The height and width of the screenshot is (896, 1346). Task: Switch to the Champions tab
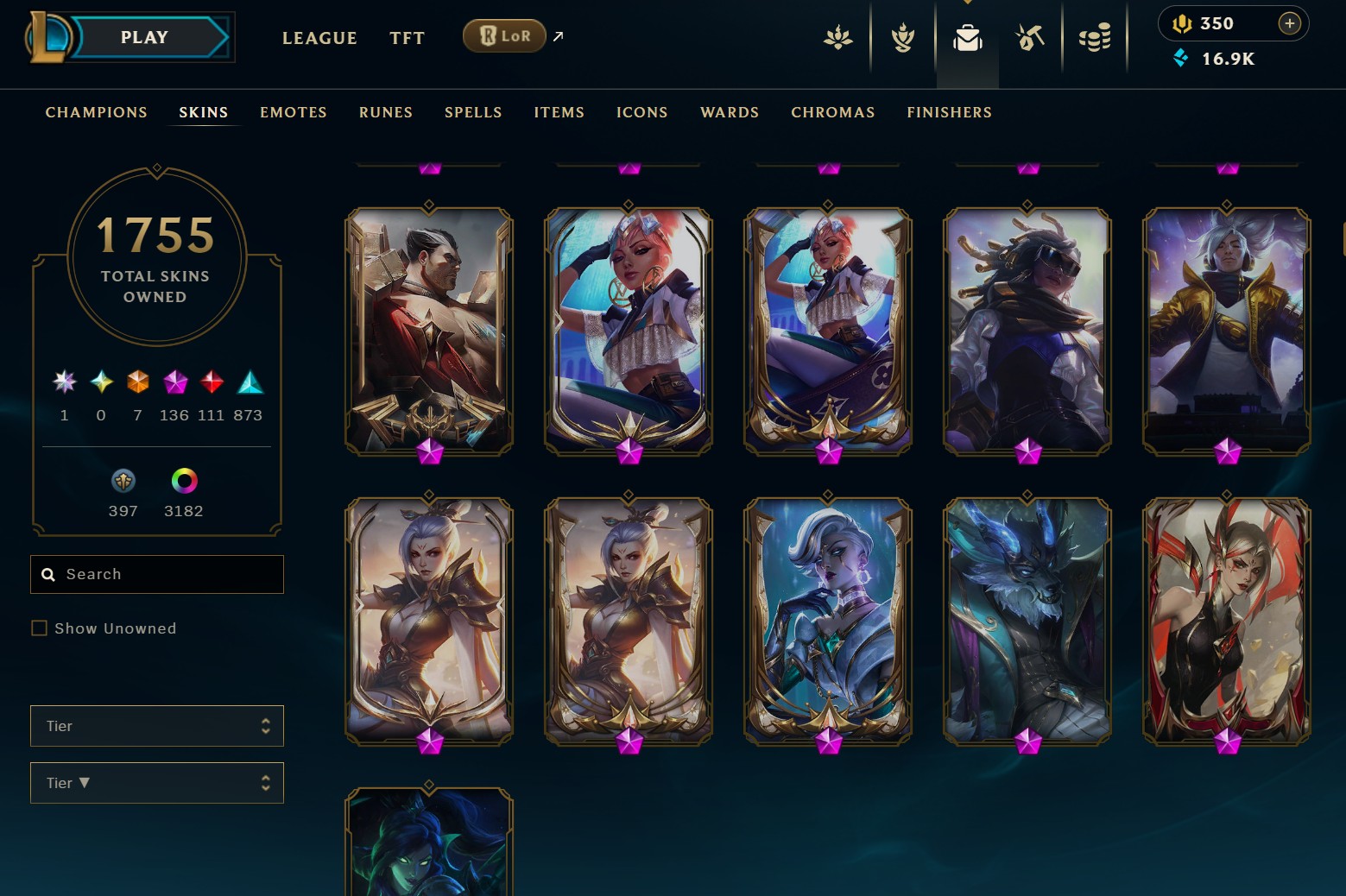pyautogui.click(x=96, y=112)
